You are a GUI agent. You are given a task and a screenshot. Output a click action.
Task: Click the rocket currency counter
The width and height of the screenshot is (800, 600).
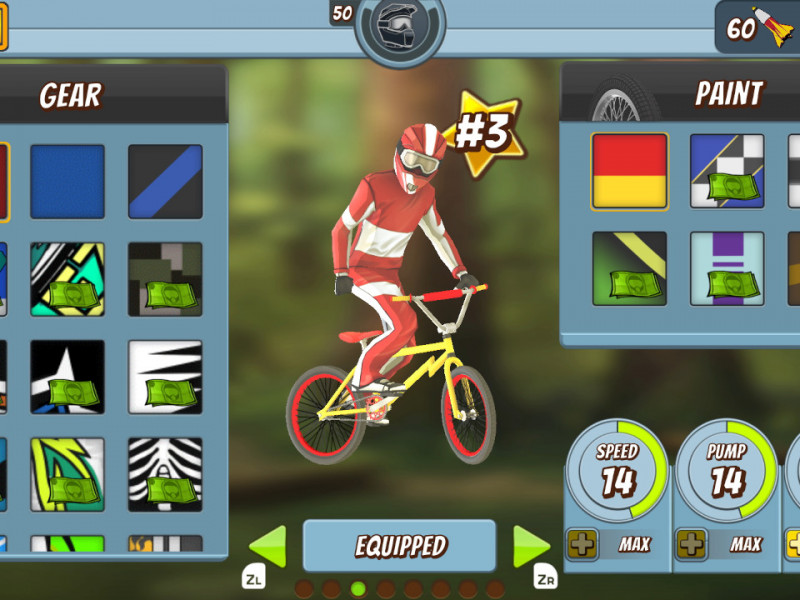(x=757, y=28)
